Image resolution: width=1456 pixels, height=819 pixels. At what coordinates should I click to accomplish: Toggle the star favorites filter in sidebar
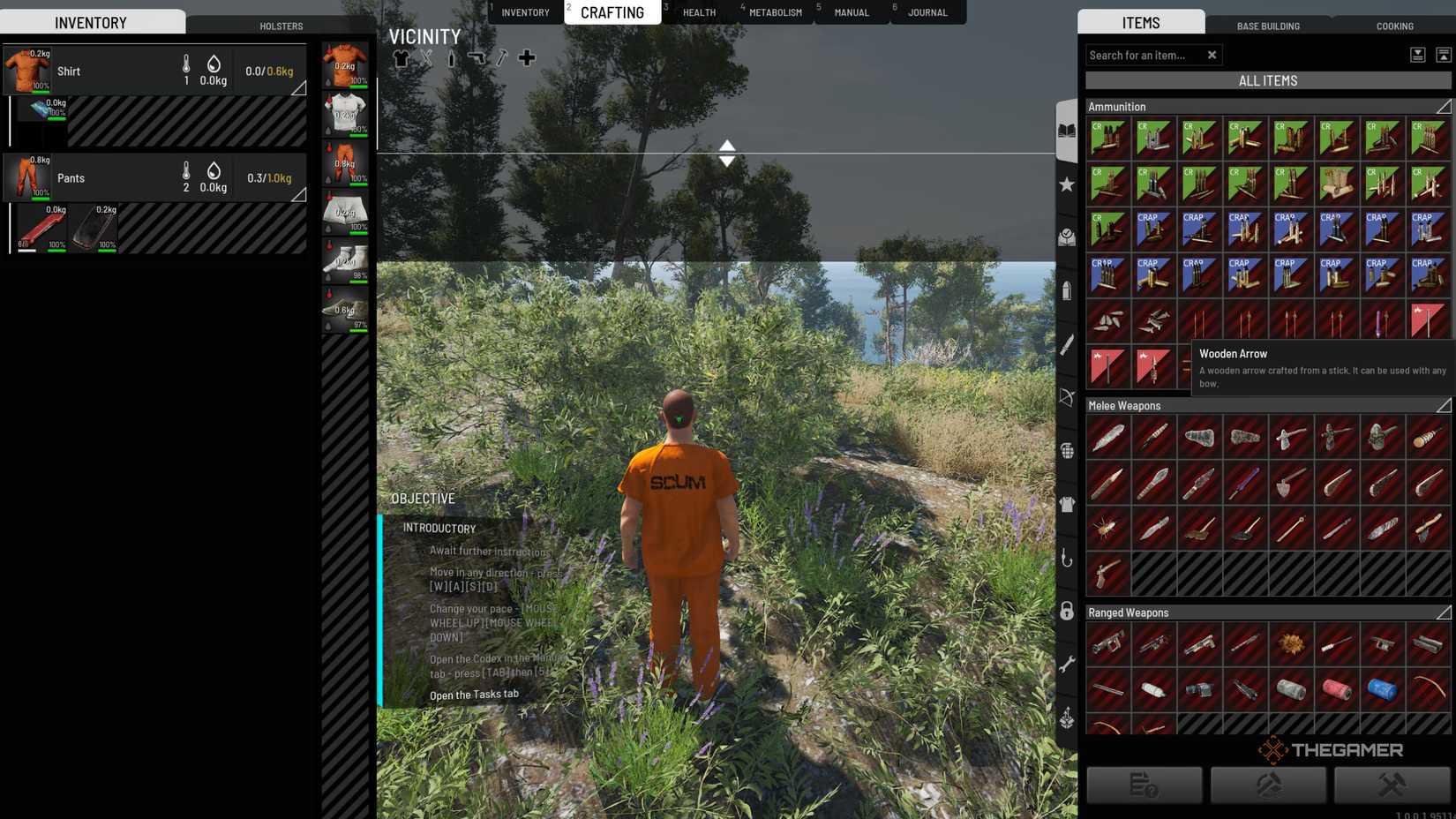[1067, 185]
